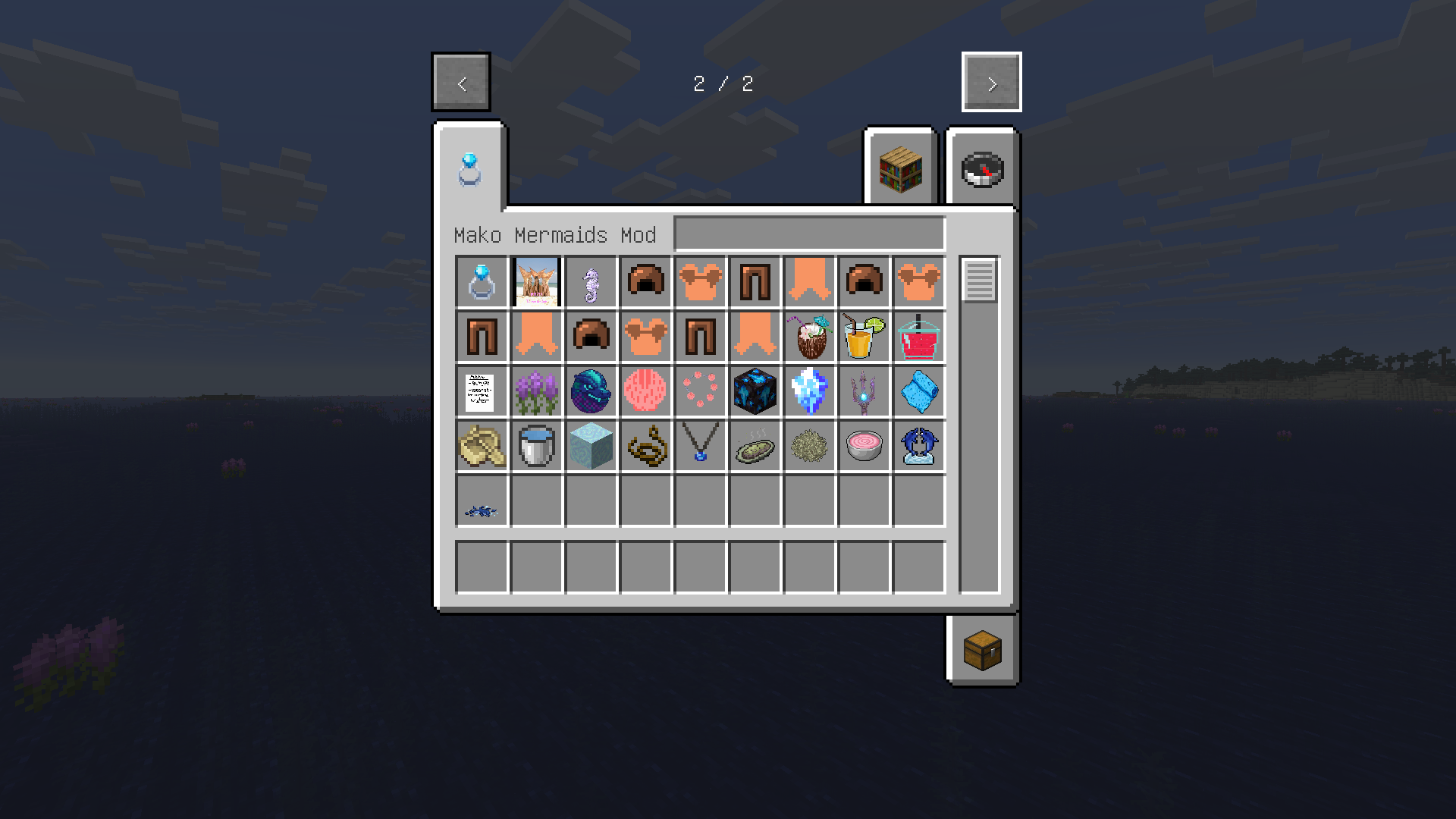The height and width of the screenshot is (819, 1456).
Task: Click the inventory scrollbar handle
Action: tap(979, 282)
